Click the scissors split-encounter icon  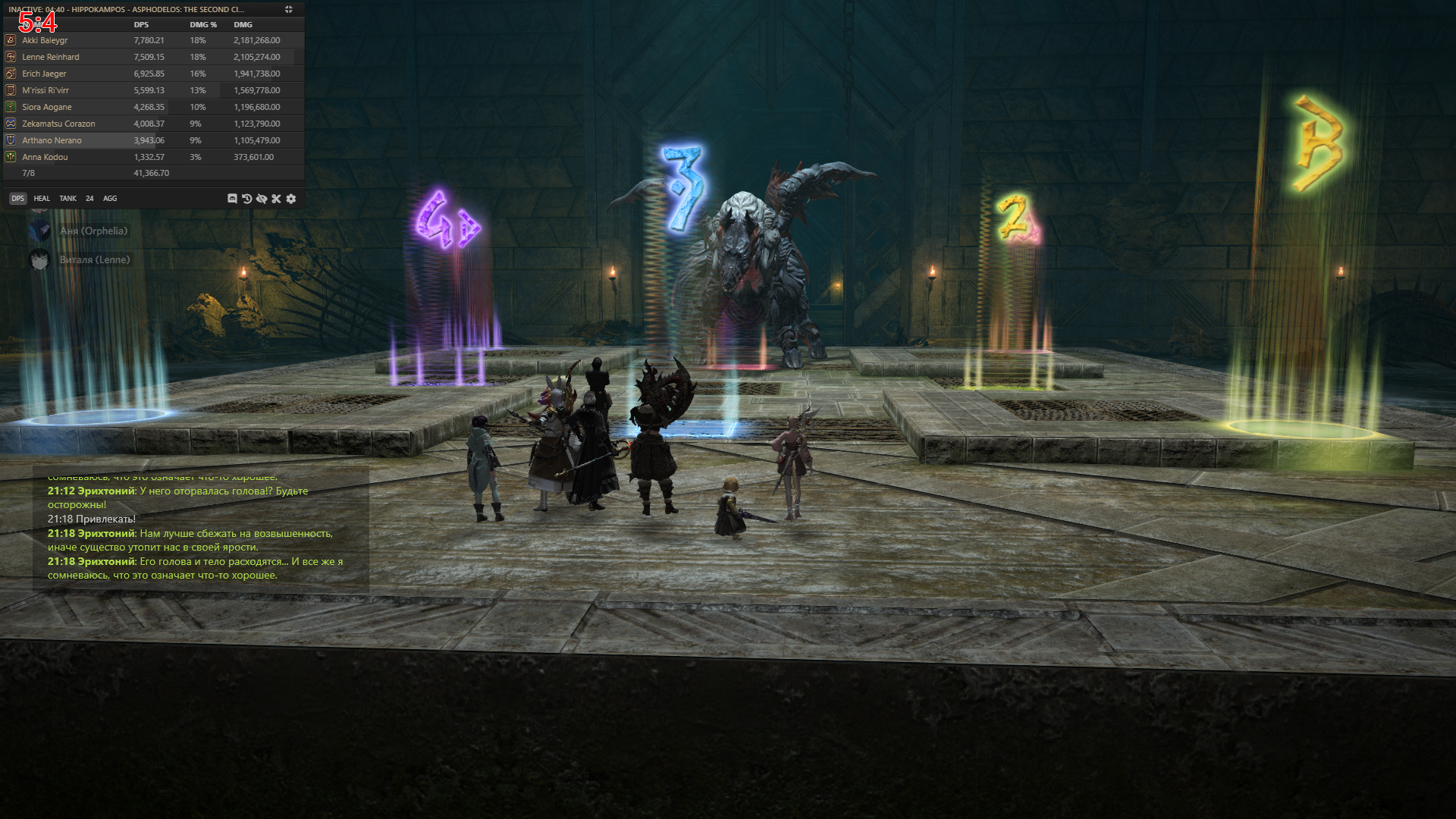pos(276,199)
